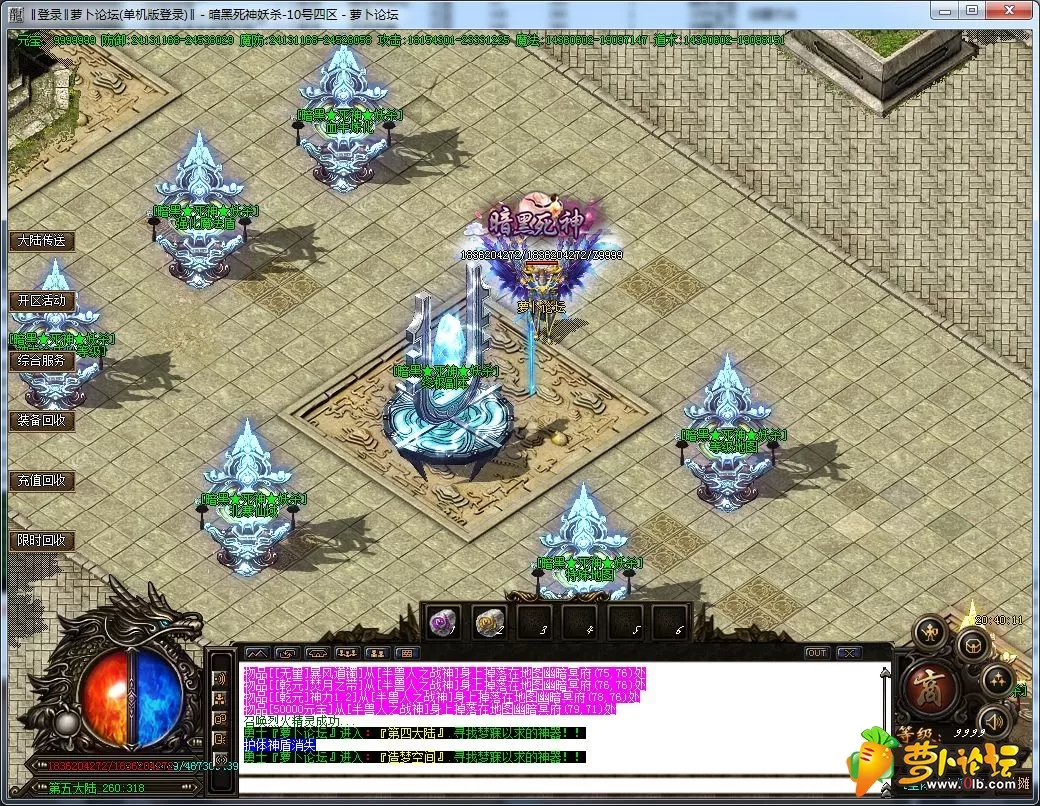Close the game with the X button beside OUT
Viewport: 1040px width, 806px height.
849,653
